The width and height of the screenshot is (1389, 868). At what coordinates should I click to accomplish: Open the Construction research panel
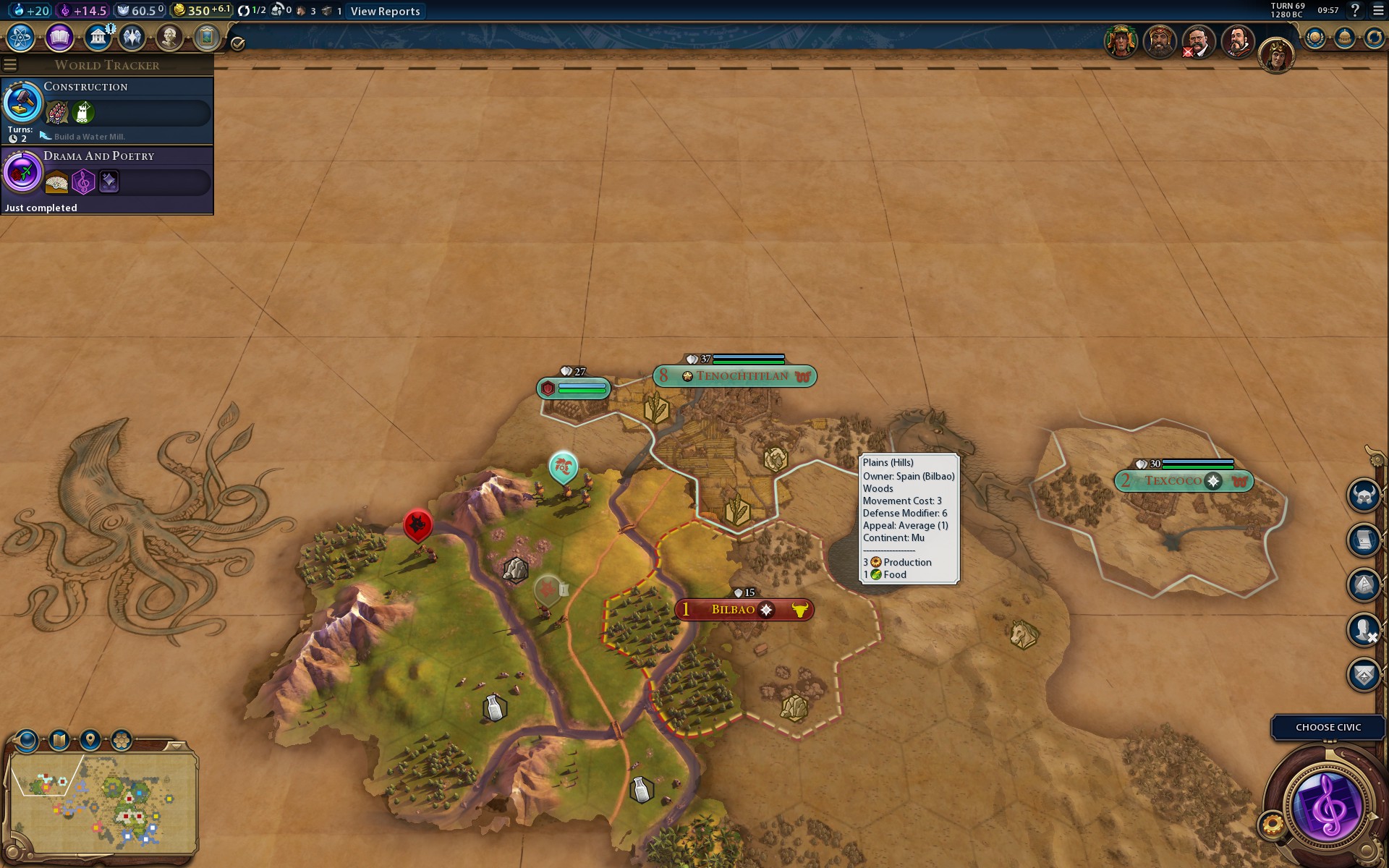tap(107, 110)
